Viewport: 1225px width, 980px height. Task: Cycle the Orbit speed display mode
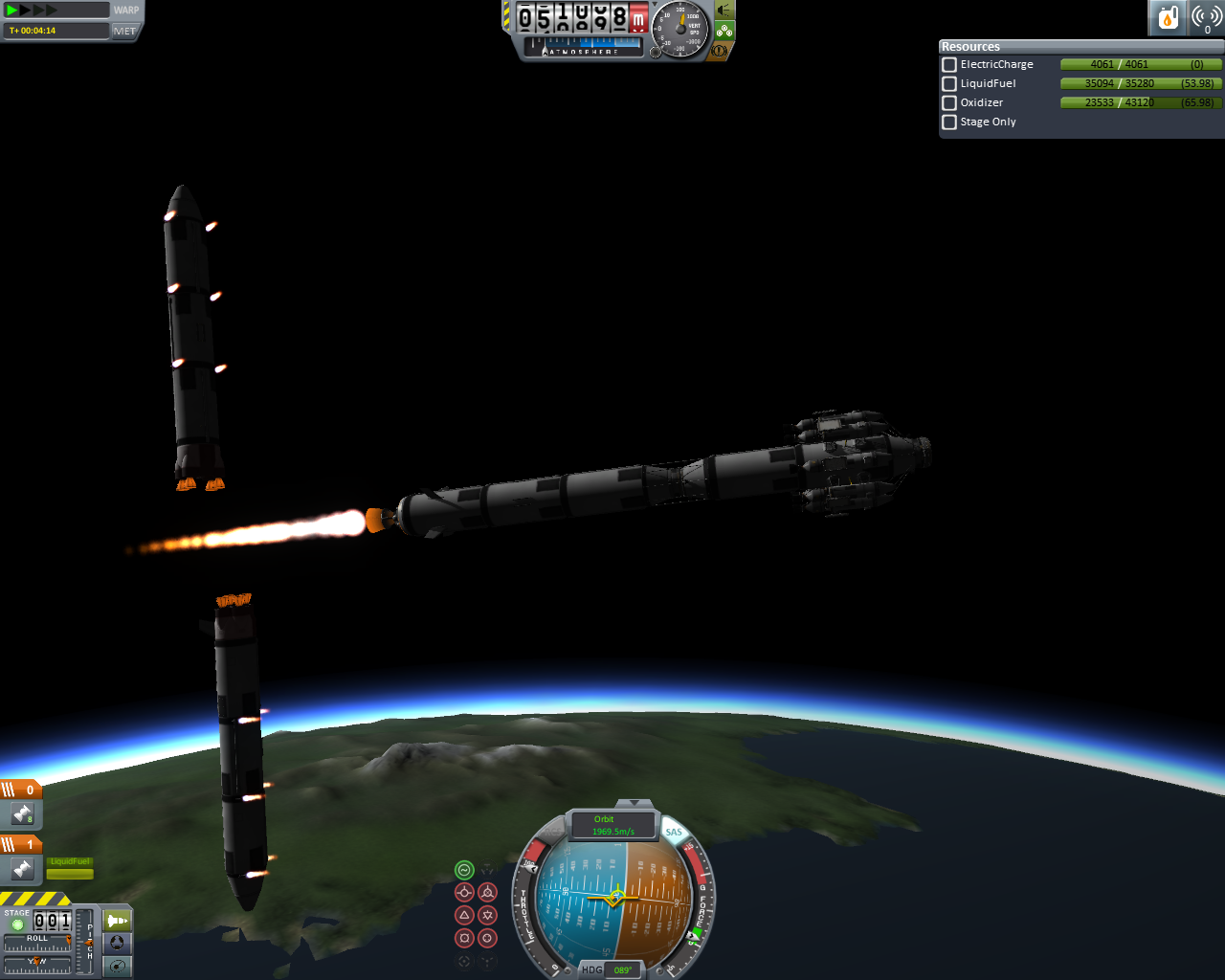[613, 825]
